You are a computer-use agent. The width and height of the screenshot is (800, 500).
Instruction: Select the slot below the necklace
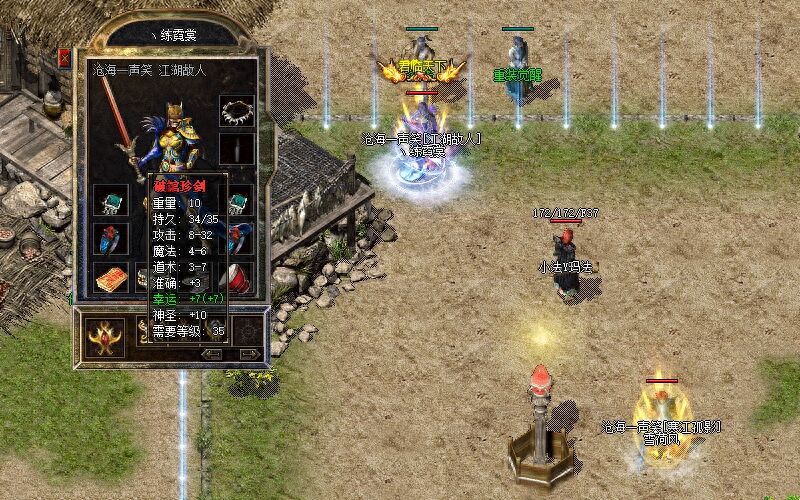[x=237, y=150]
